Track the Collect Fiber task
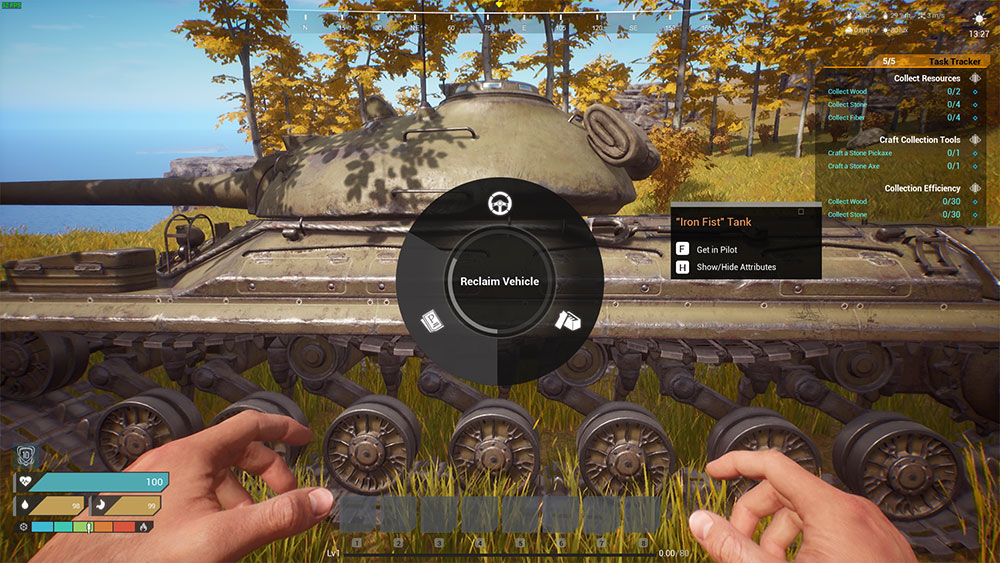The height and width of the screenshot is (563, 1000). tap(846, 117)
